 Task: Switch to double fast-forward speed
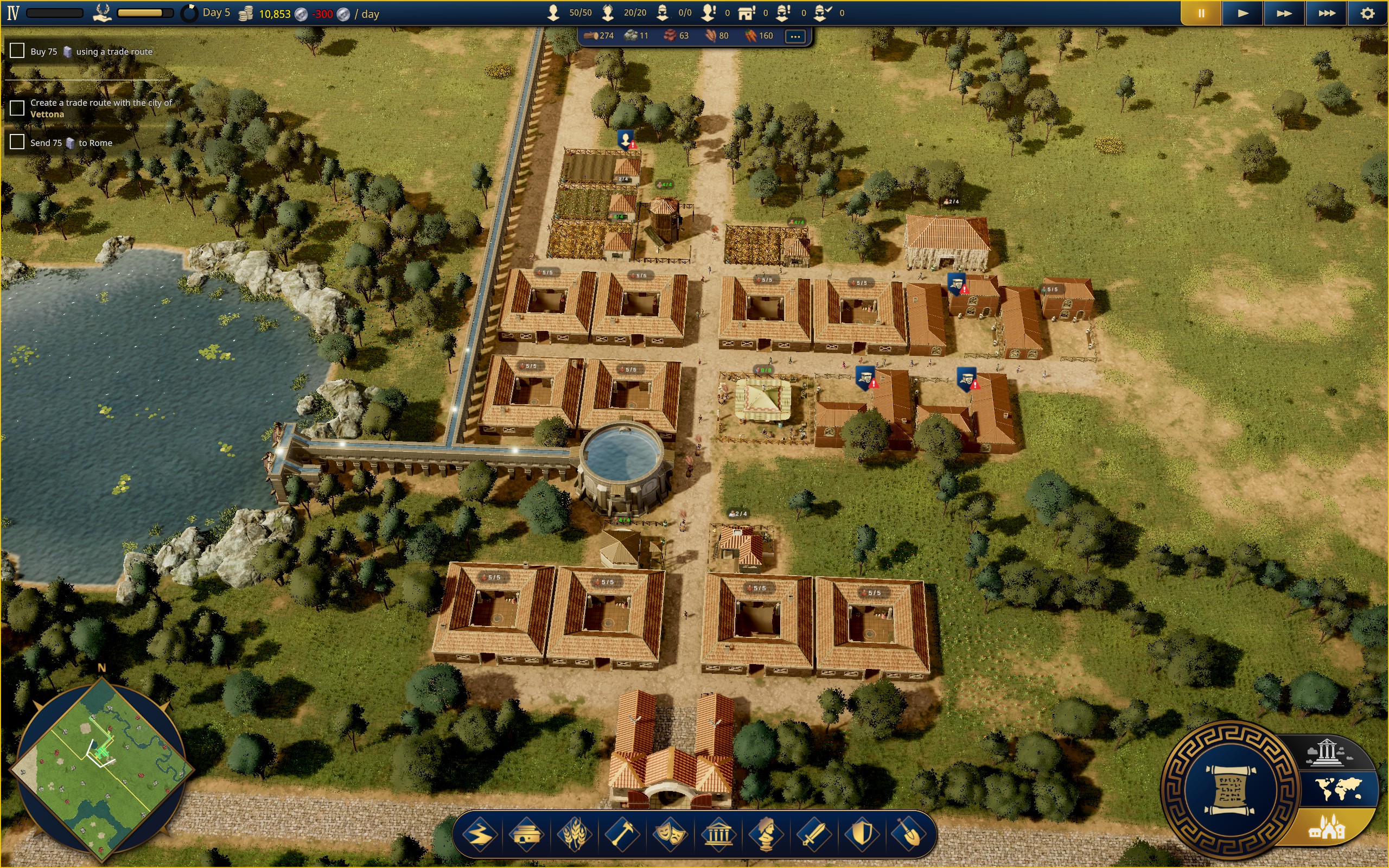point(1284,13)
